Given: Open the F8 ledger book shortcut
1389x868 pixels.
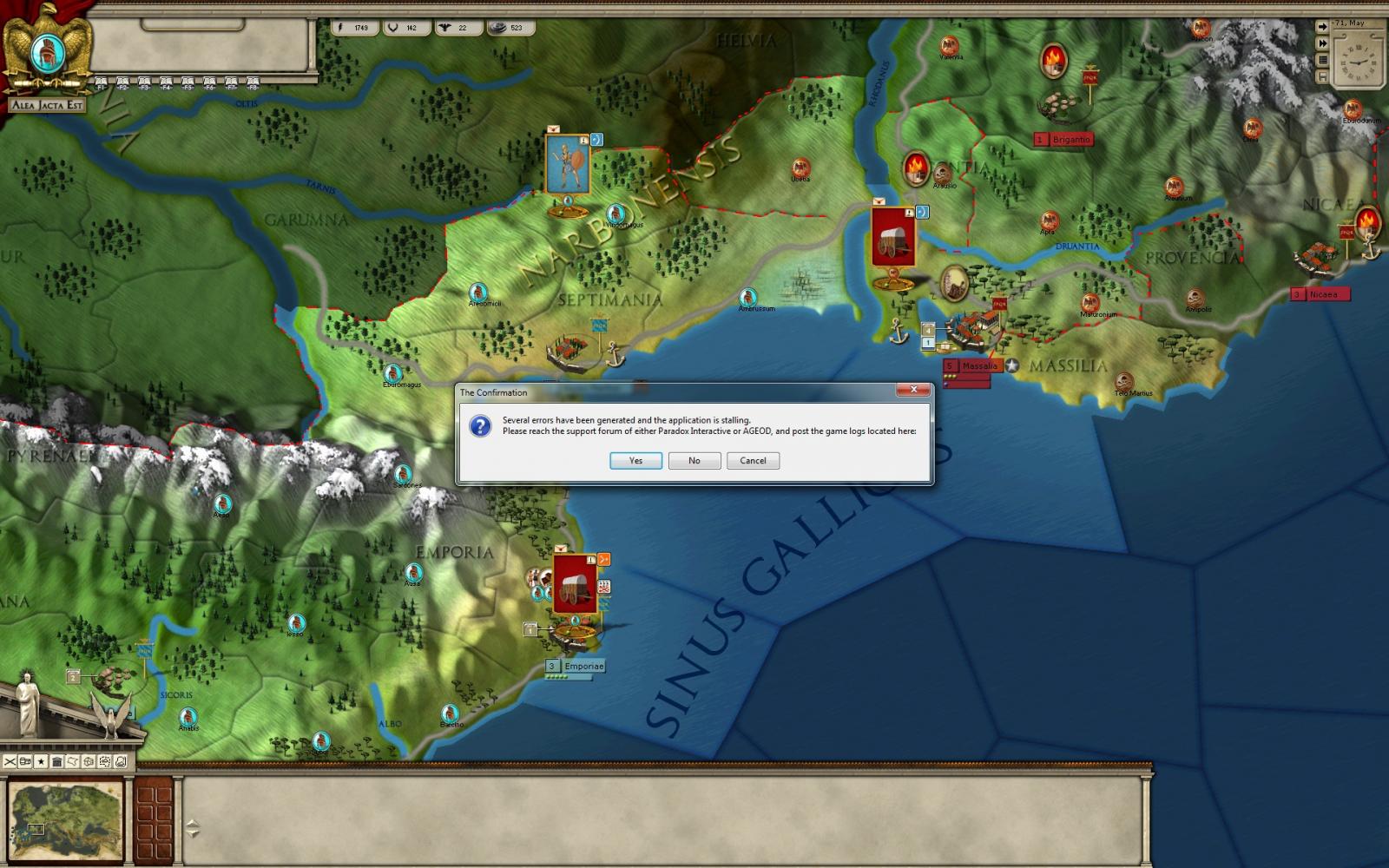Looking at the screenshot, I should pyautogui.click(x=253, y=83).
